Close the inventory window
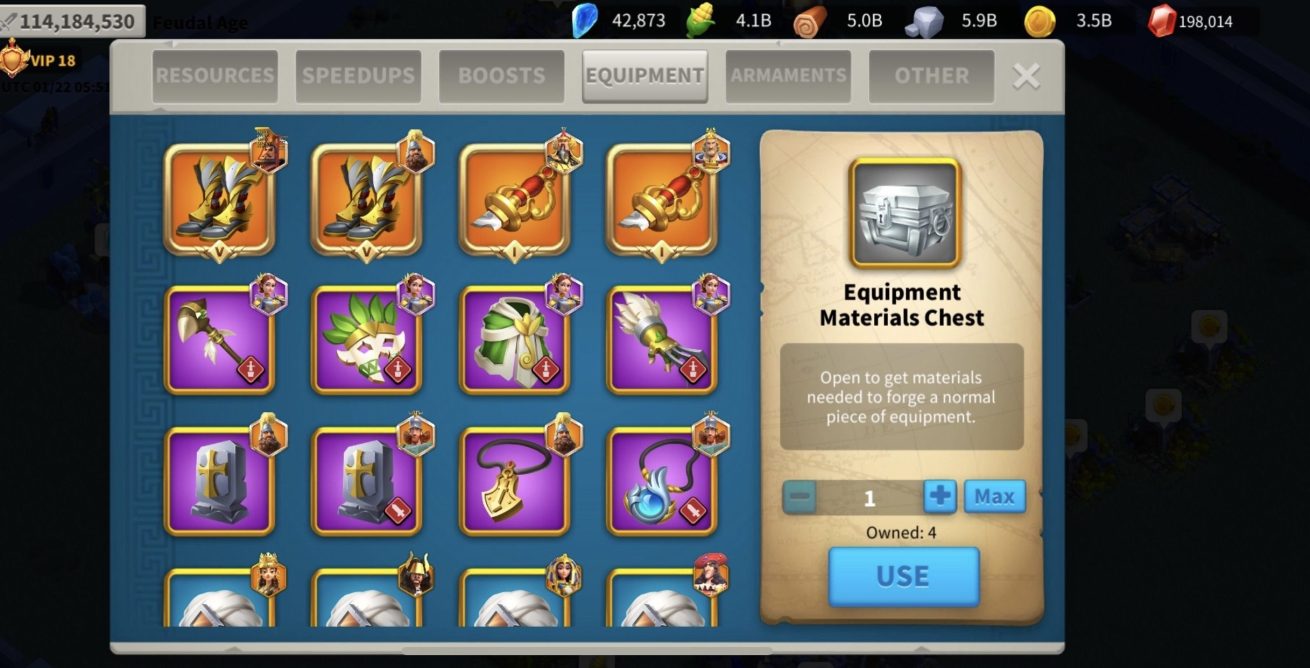 pos(1026,76)
